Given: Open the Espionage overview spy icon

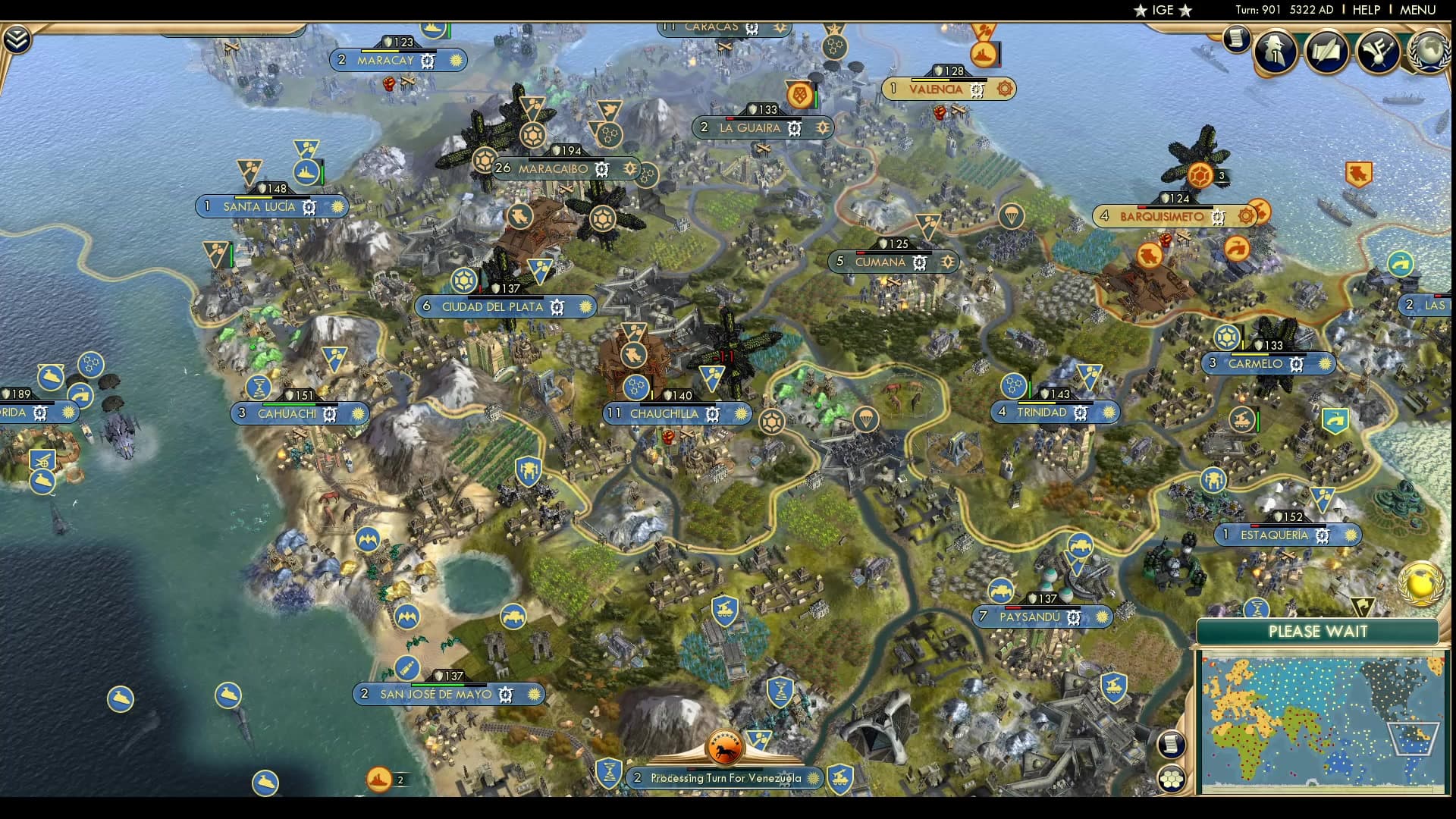Looking at the screenshot, I should [1275, 52].
